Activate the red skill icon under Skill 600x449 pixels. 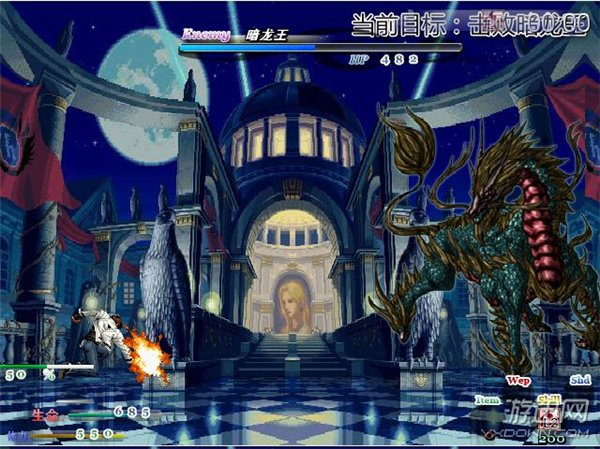click(x=548, y=418)
